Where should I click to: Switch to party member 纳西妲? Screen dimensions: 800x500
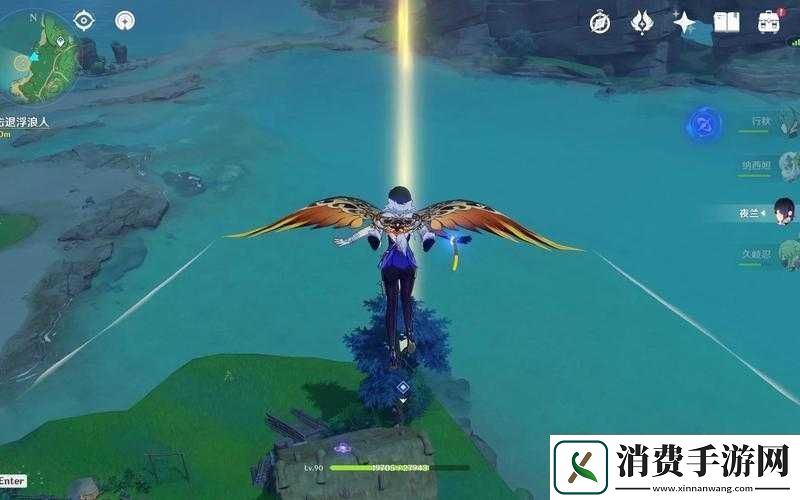775,166
